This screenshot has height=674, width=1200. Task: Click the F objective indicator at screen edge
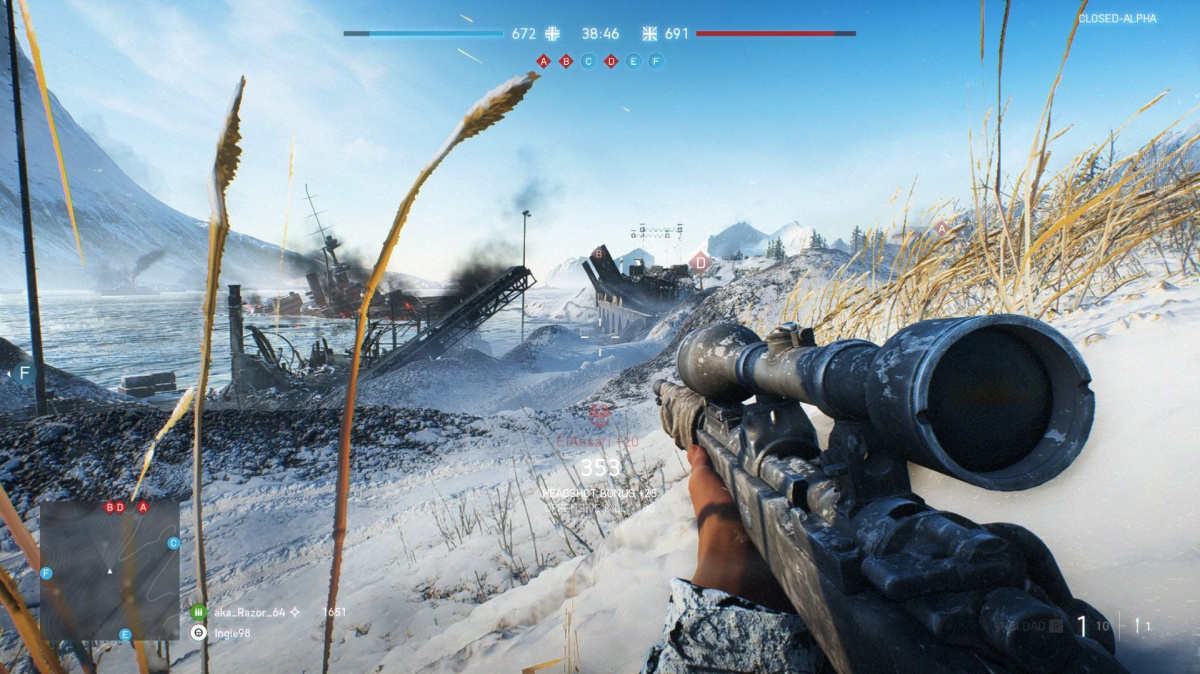coord(25,373)
